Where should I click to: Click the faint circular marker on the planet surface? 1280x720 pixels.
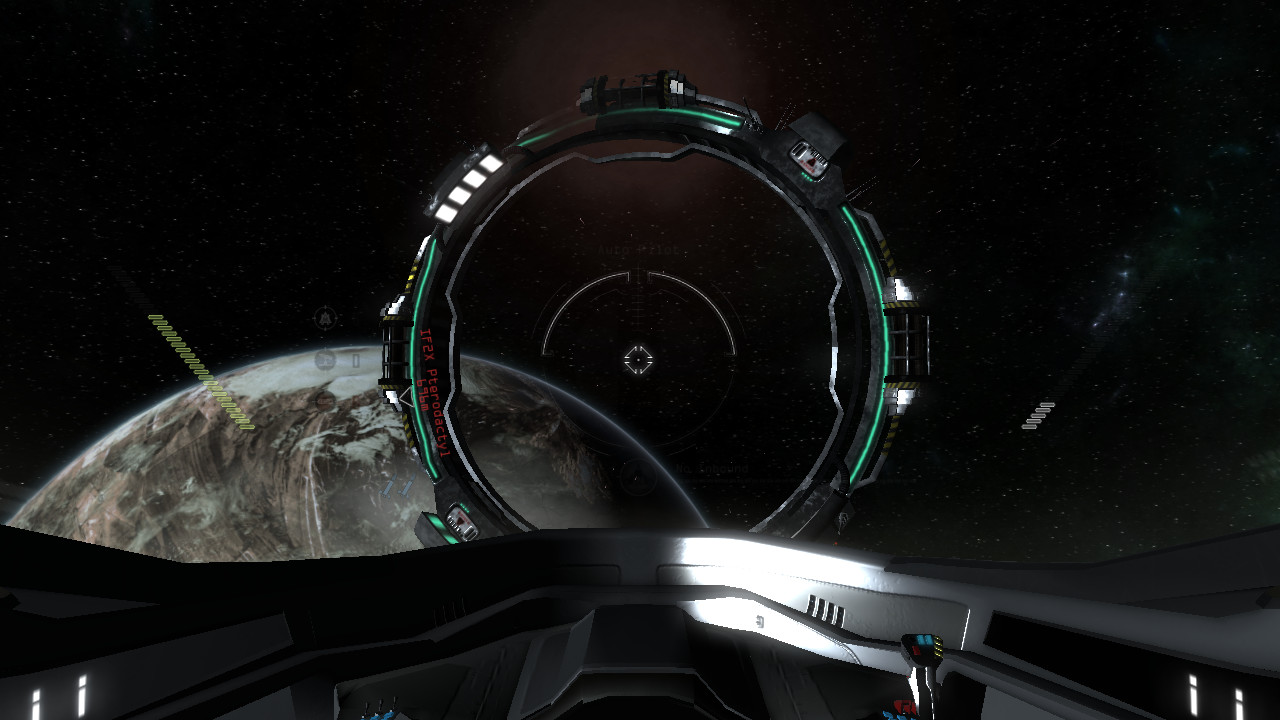click(326, 399)
